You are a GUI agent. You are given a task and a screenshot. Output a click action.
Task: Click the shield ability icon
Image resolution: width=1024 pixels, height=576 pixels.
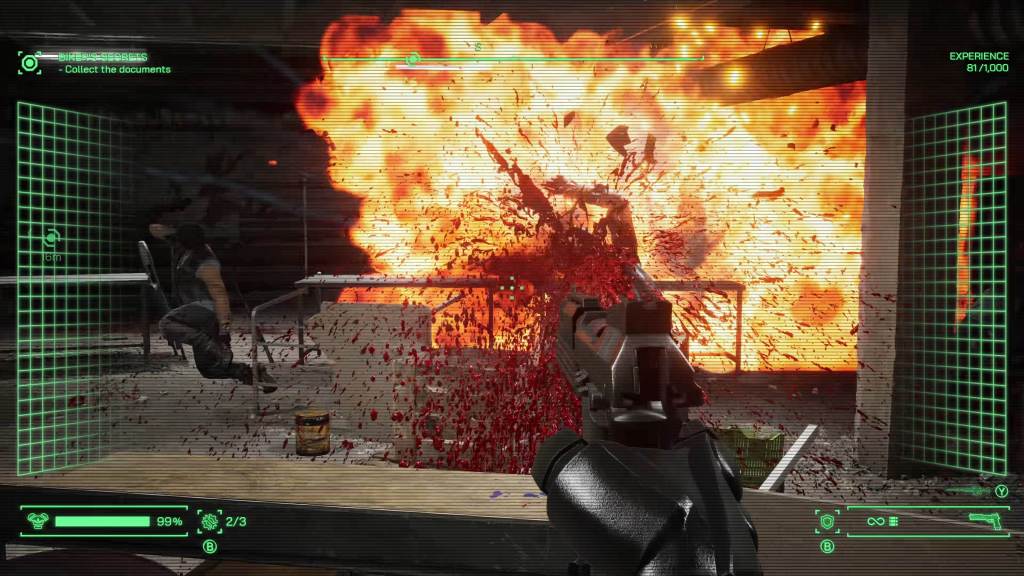(x=827, y=521)
